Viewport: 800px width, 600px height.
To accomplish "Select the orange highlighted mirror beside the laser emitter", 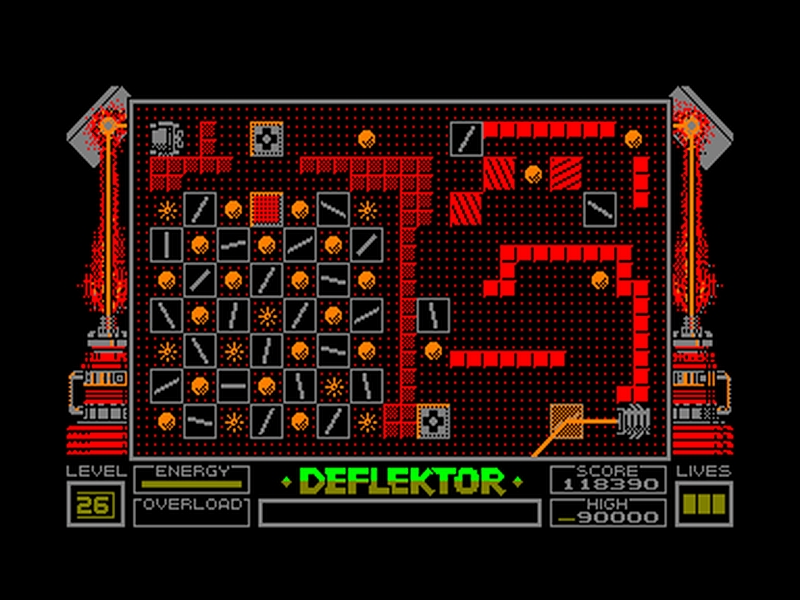I will pyautogui.click(x=566, y=419).
